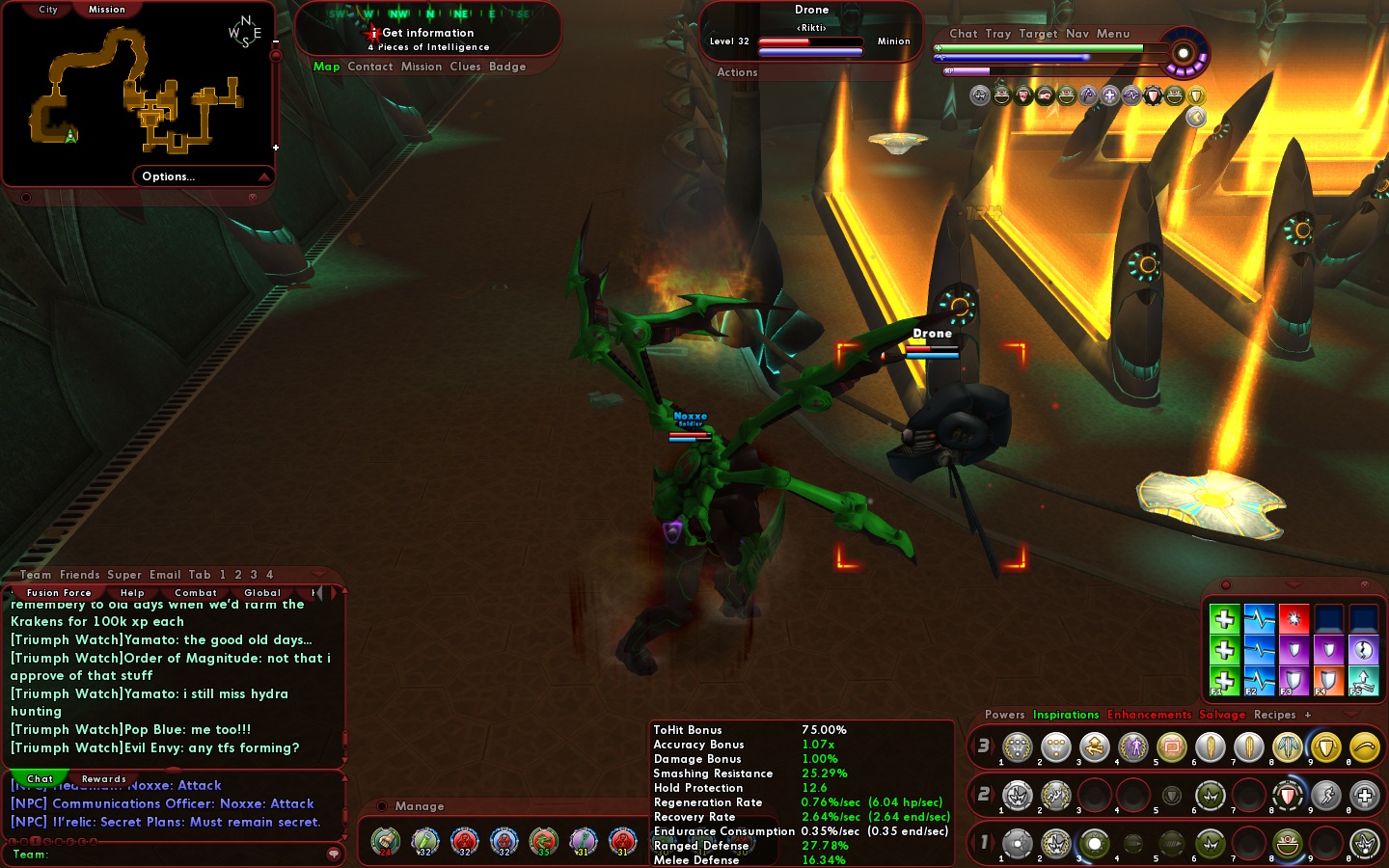Toggle the Chat window from top bar

[x=963, y=34]
